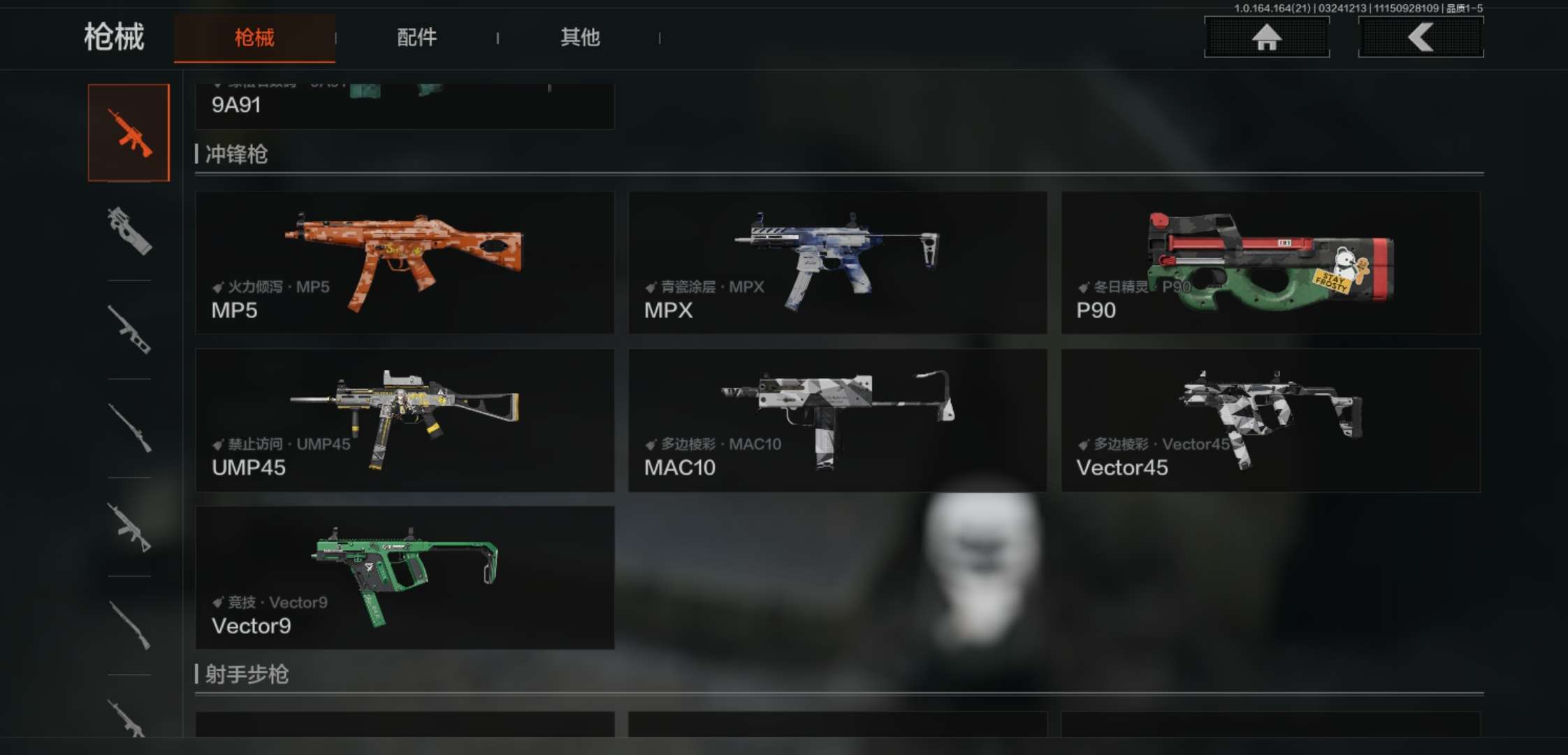The height and width of the screenshot is (755, 1568).
Task: Go back with the arrow button
Action: click(x=1421, y=37)
